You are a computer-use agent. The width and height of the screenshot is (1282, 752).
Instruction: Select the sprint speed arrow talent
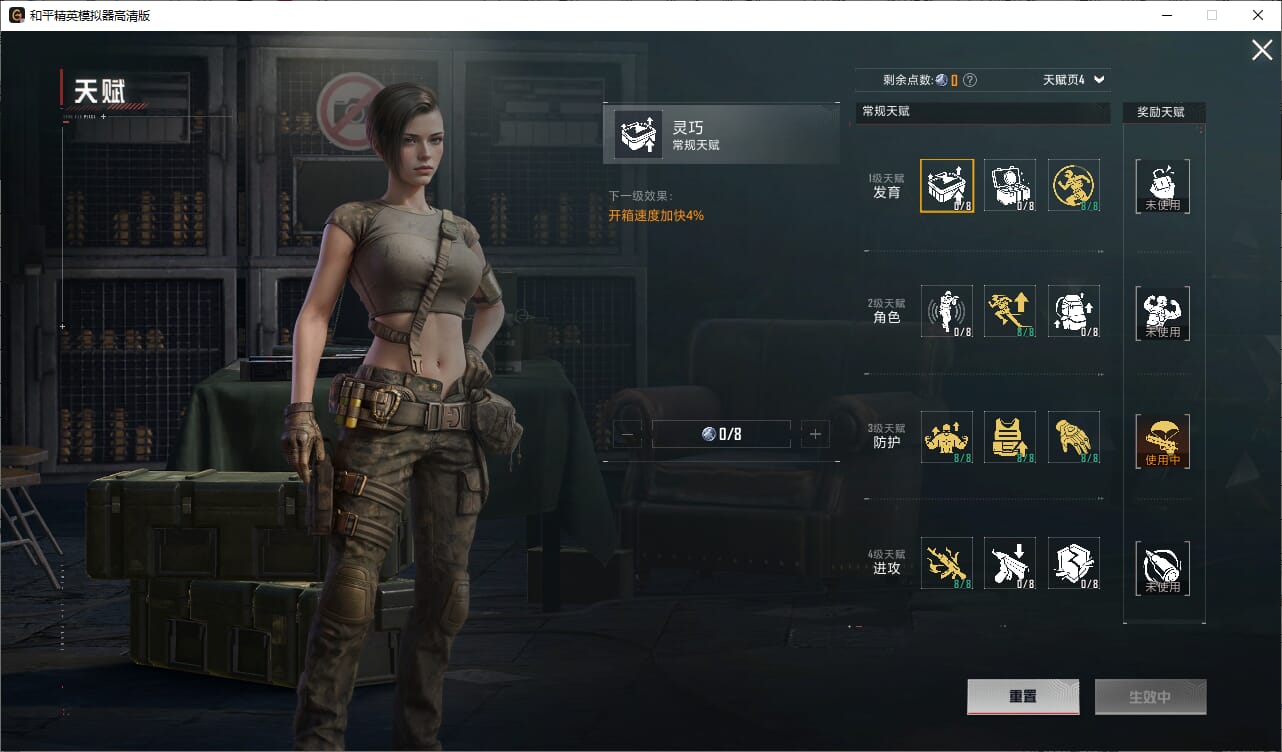coord(1010,311)
